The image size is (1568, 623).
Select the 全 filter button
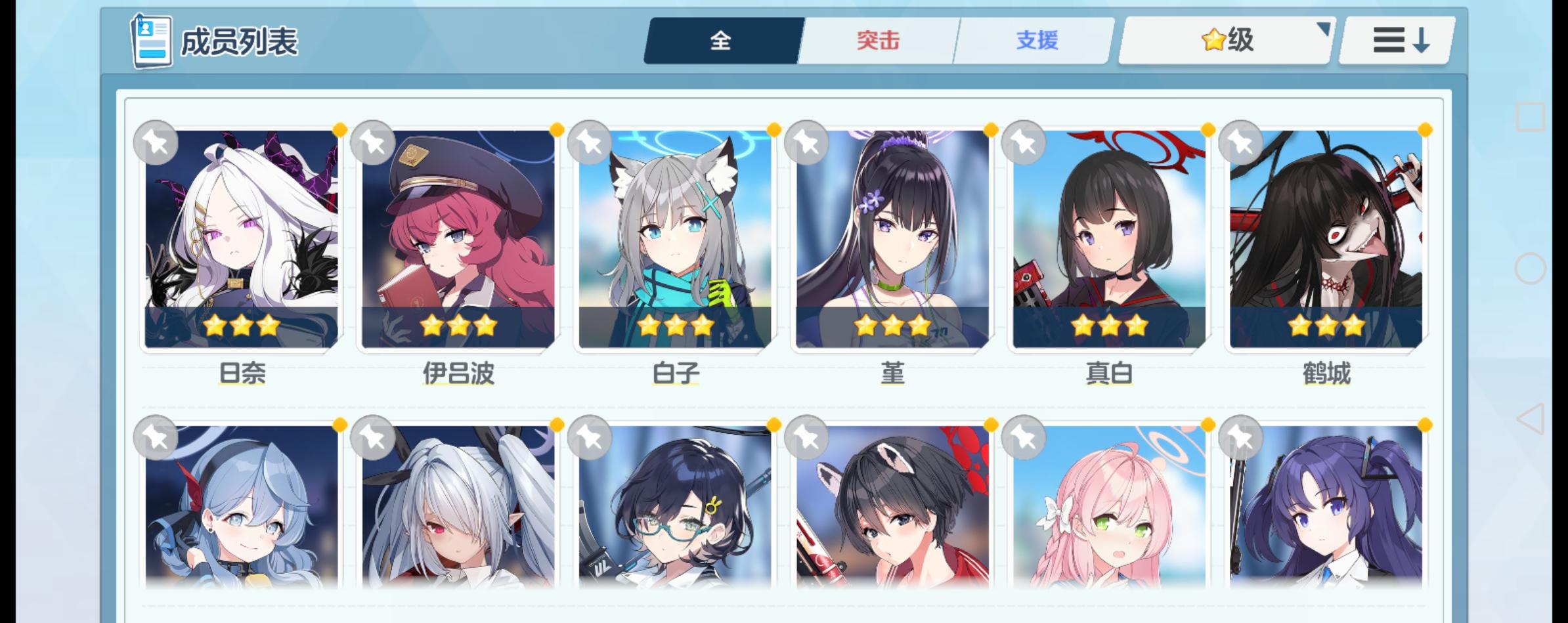(720, 40)
